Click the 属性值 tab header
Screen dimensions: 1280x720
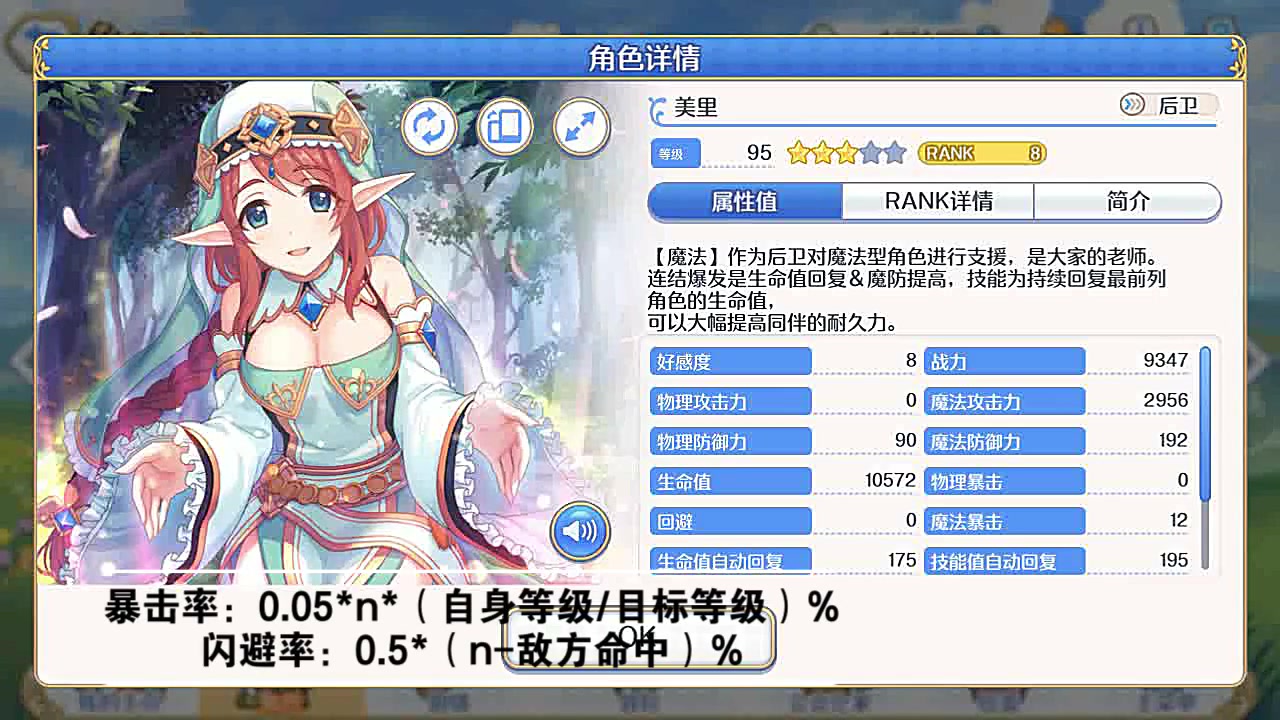(744, 201)
